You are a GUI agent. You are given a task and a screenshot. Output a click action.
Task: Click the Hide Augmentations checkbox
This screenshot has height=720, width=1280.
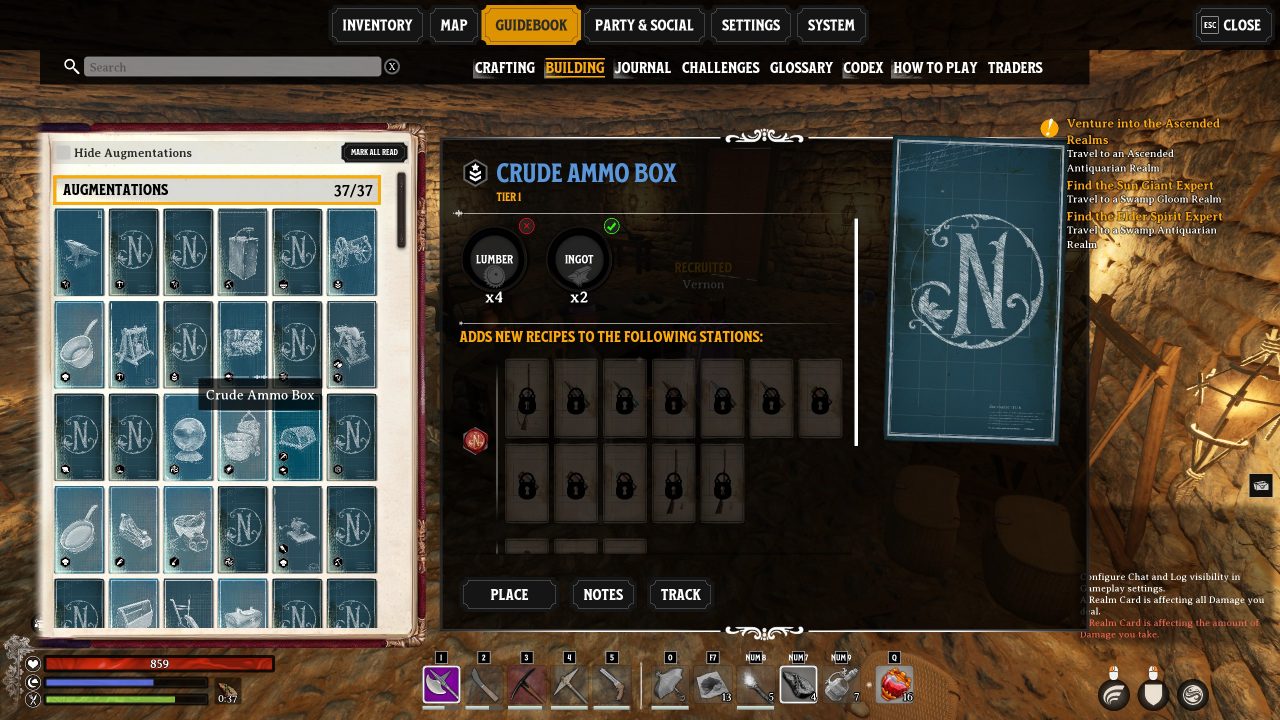(63, 152)
